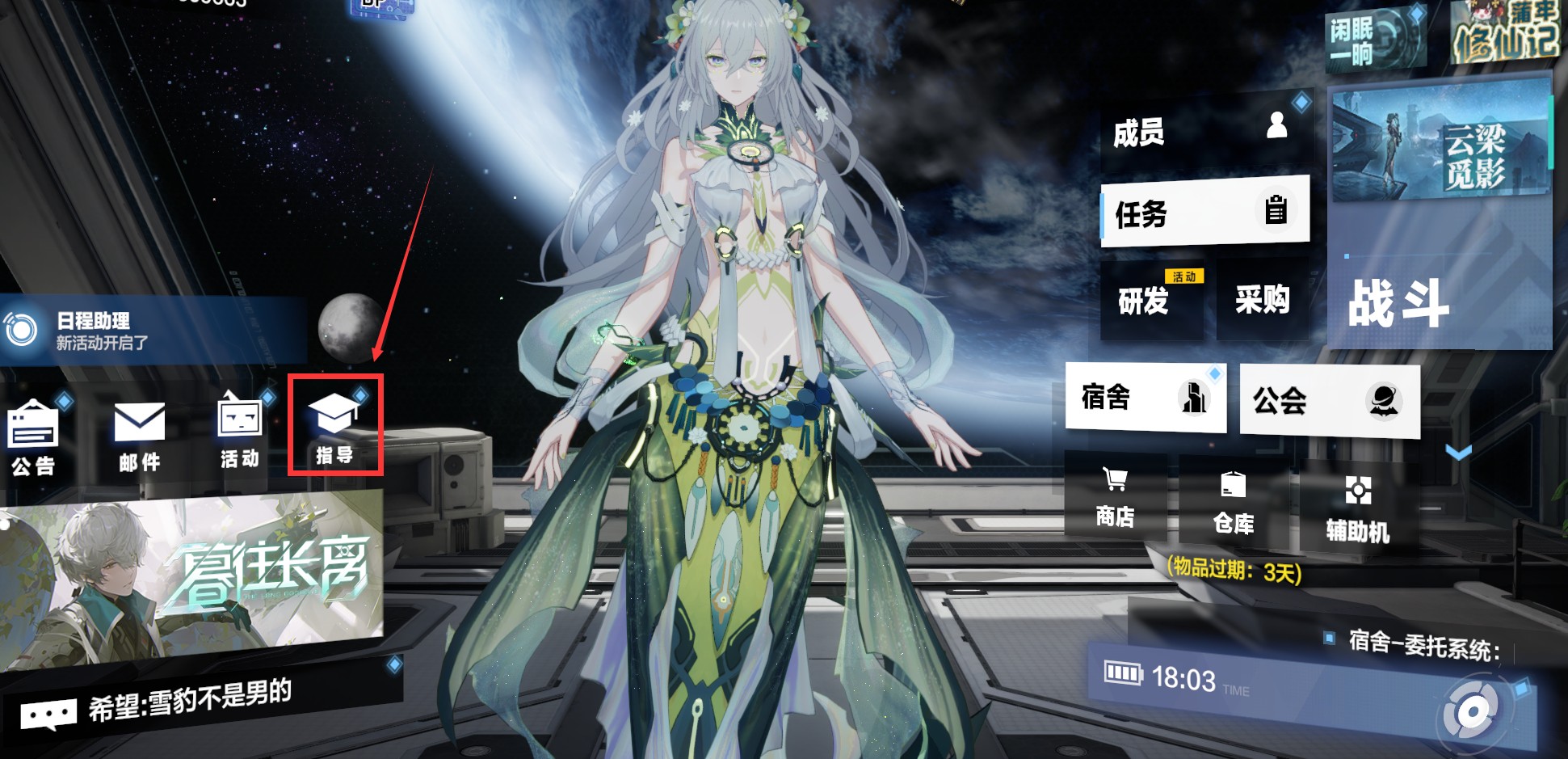Select the 研发 research button
This screenshot has width=1568, height=759.
point(1151,301)
